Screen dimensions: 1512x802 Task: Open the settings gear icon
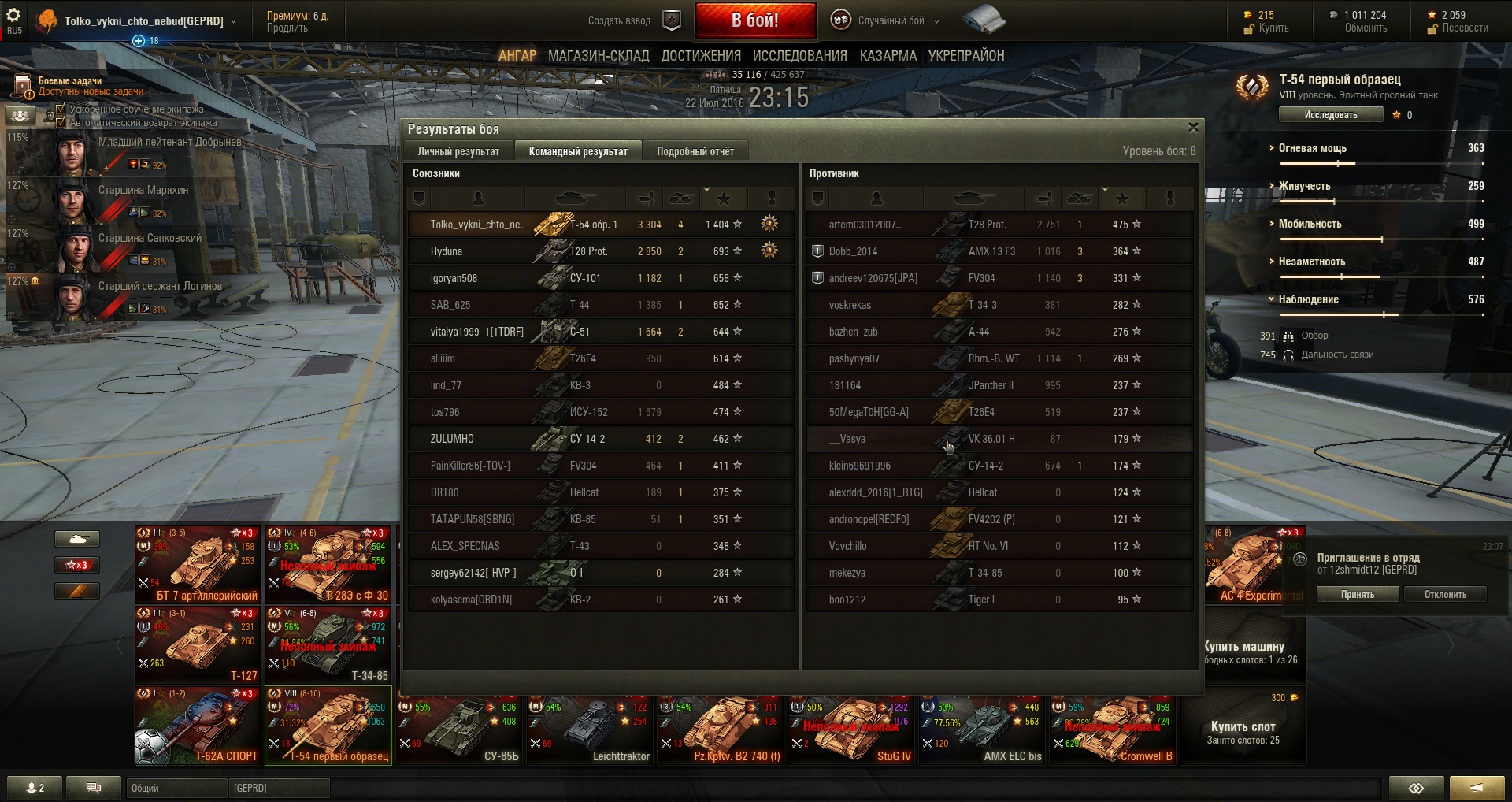point(13,16)
